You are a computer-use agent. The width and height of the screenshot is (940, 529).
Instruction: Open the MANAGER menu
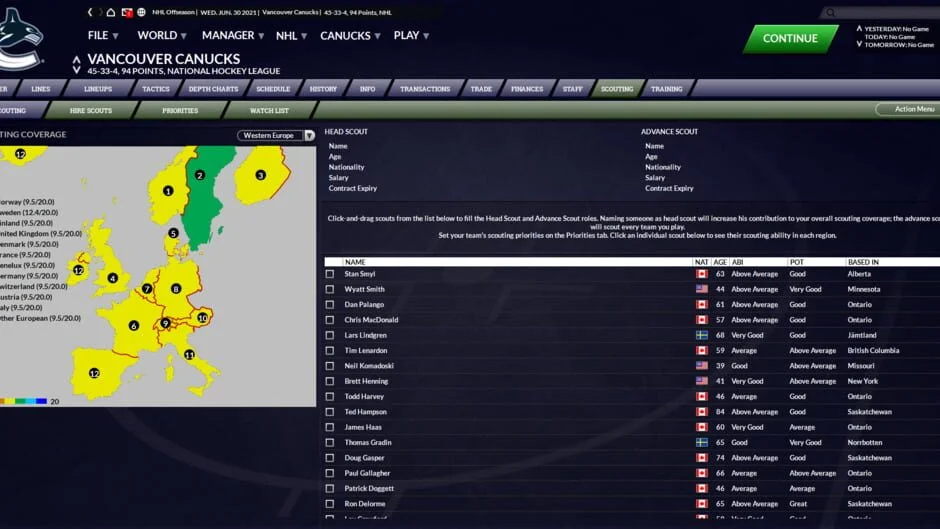[x=233, y=36]
